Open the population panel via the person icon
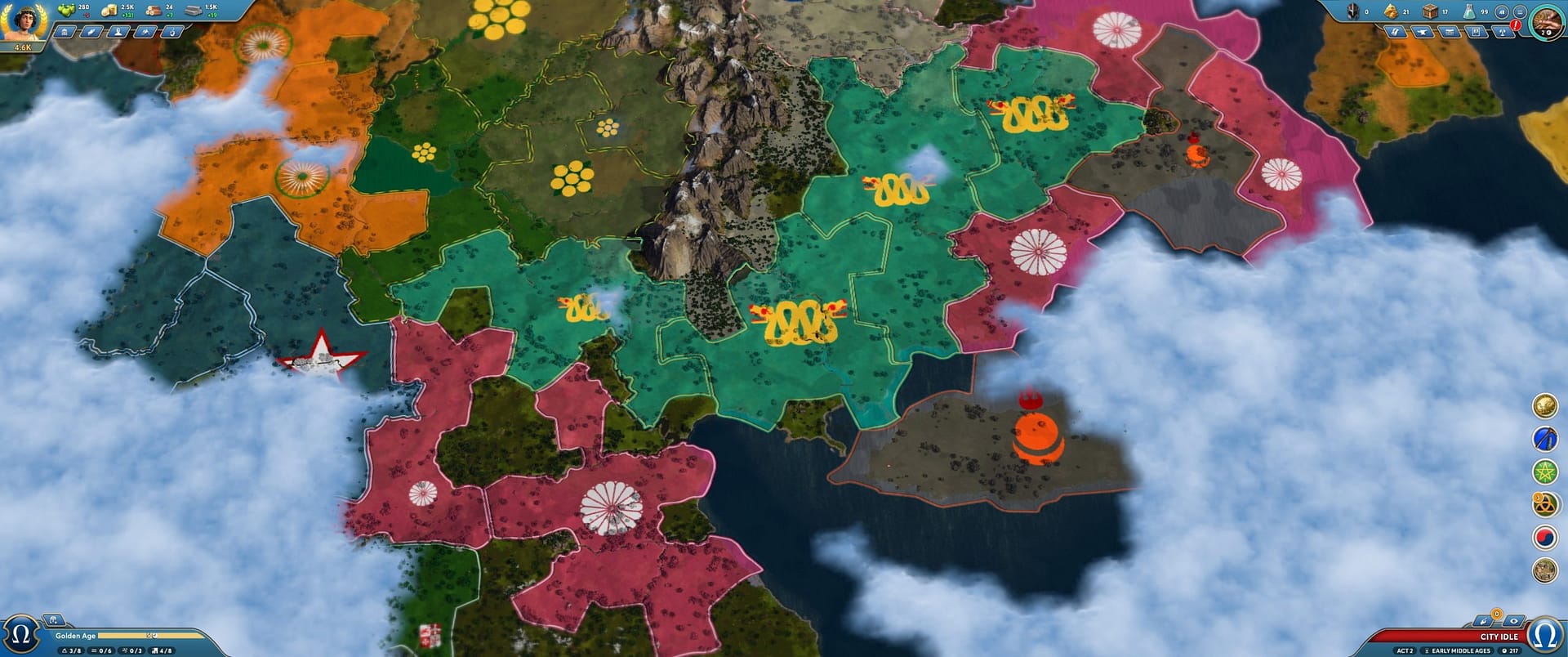Viewport: 1568px width, 657px height. click(x=118, y=32)
